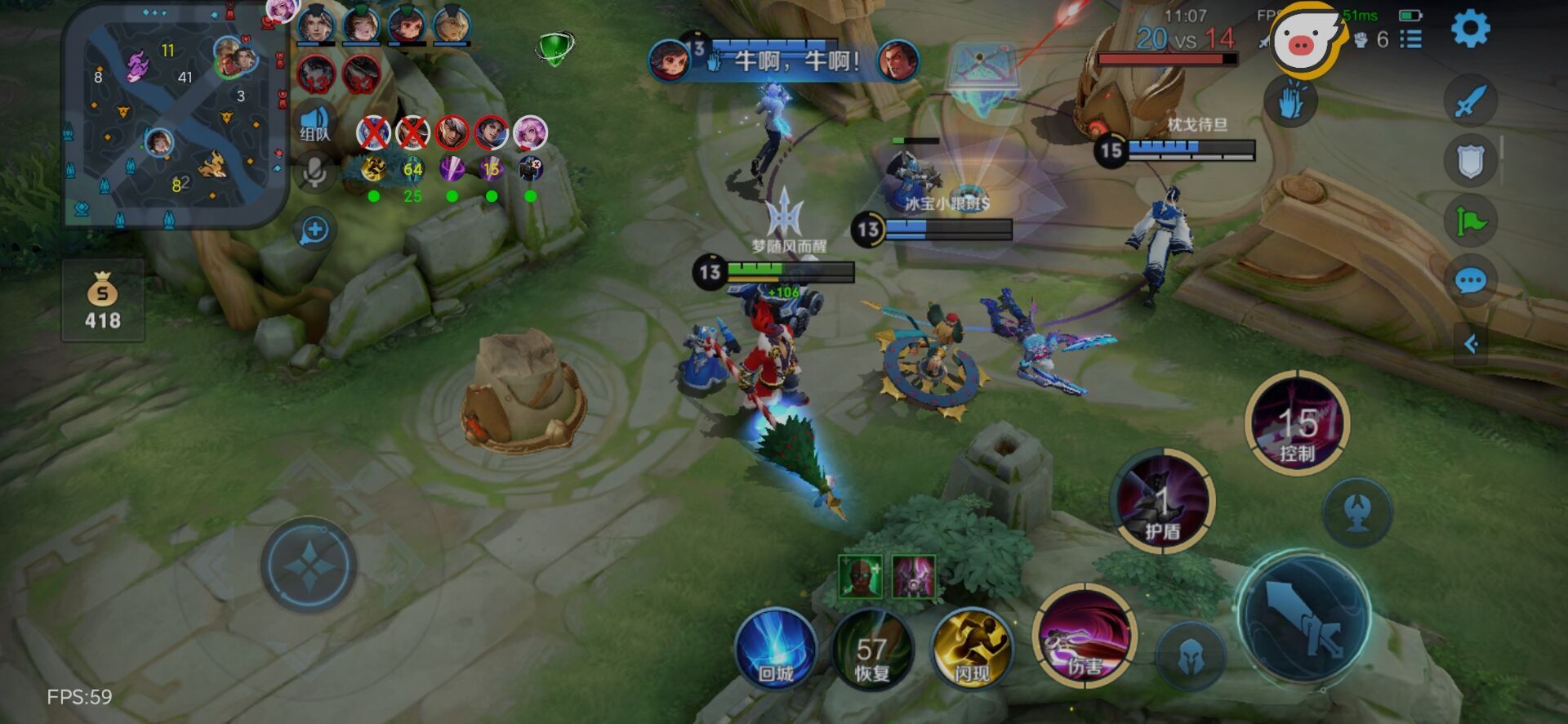
Task: Open the quick chat speech bubble
Action: (1470, 282)
